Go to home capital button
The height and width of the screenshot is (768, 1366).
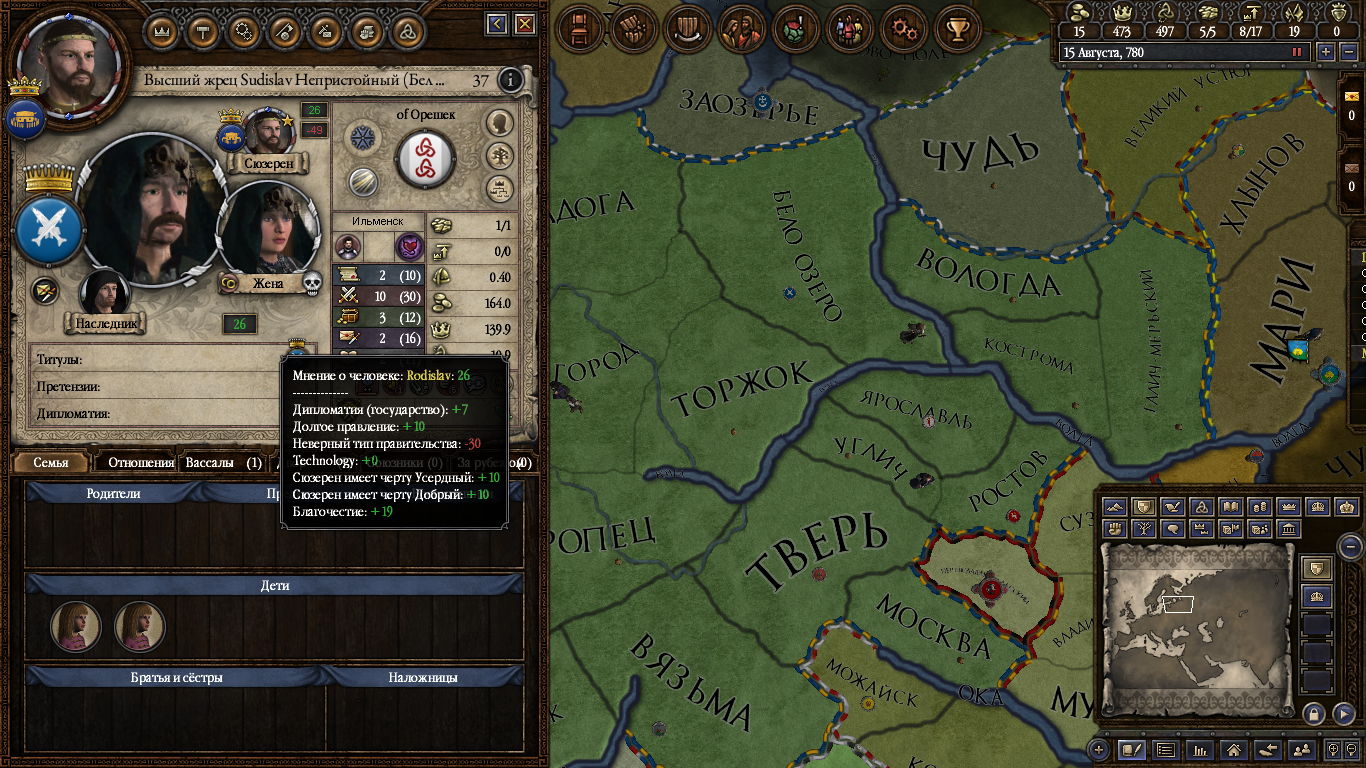tap(1234, 749)
